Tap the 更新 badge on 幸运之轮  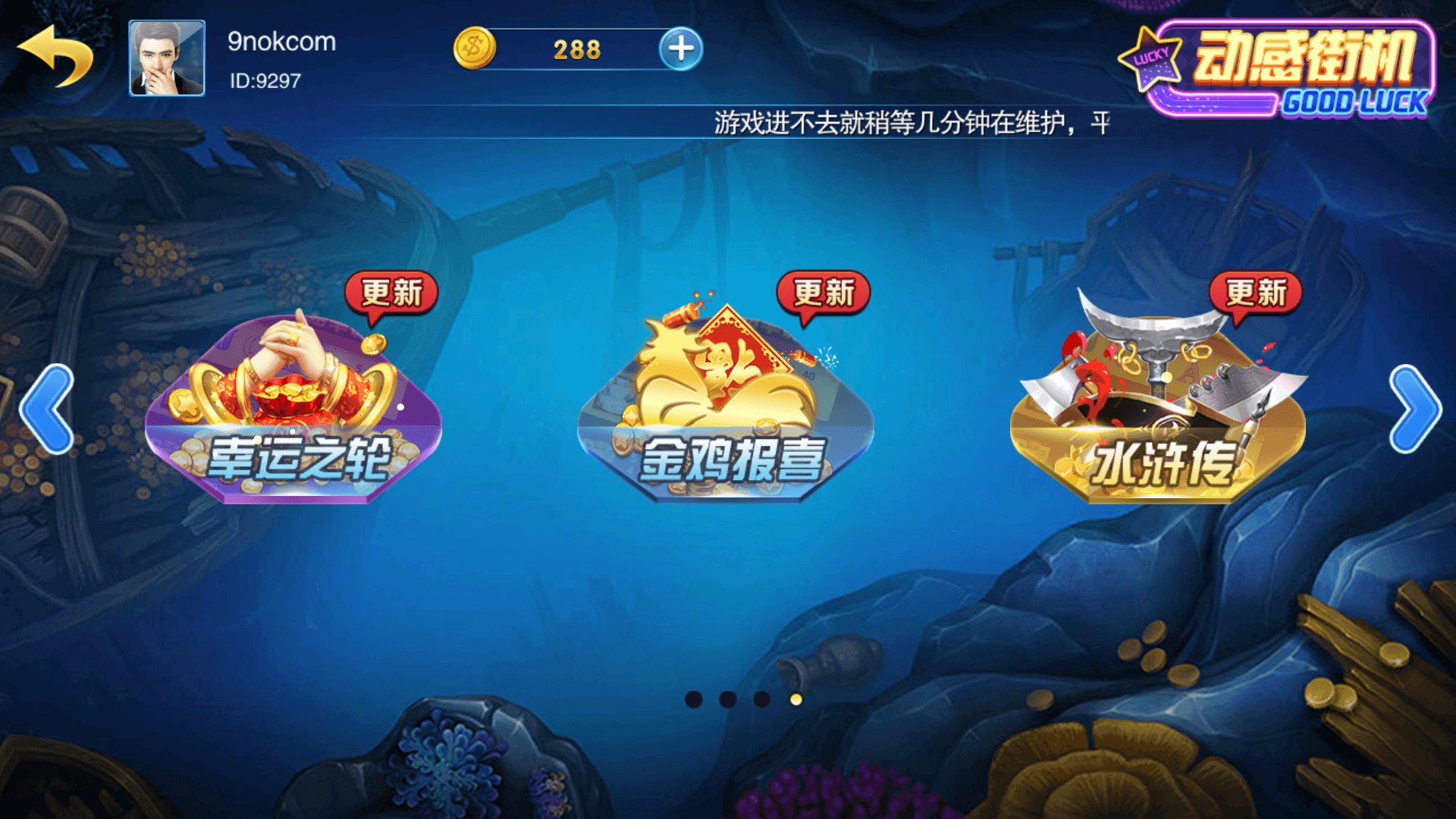tap(394, 292)
